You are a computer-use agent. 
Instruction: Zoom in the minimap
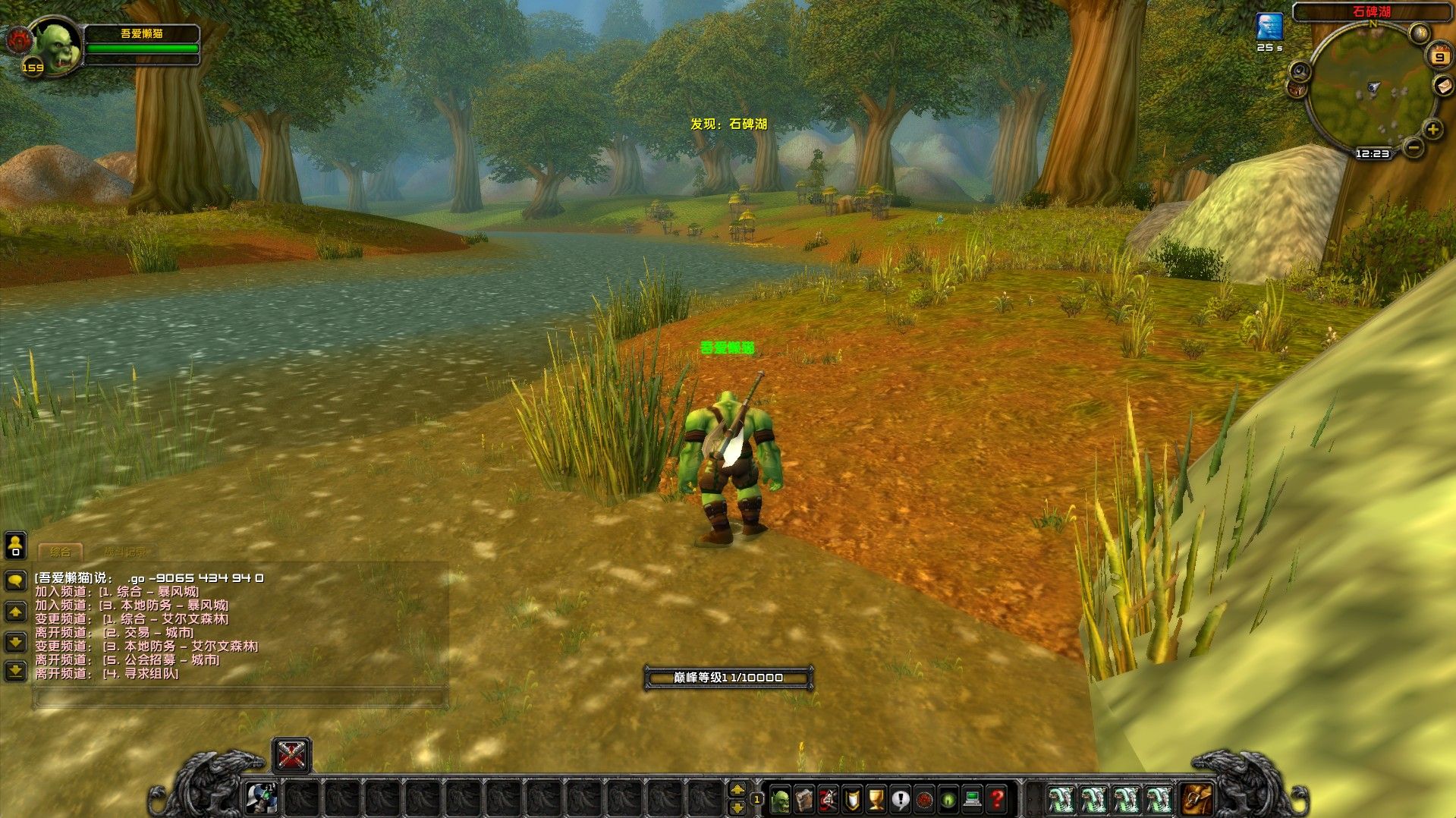[x=1432, y=130]
